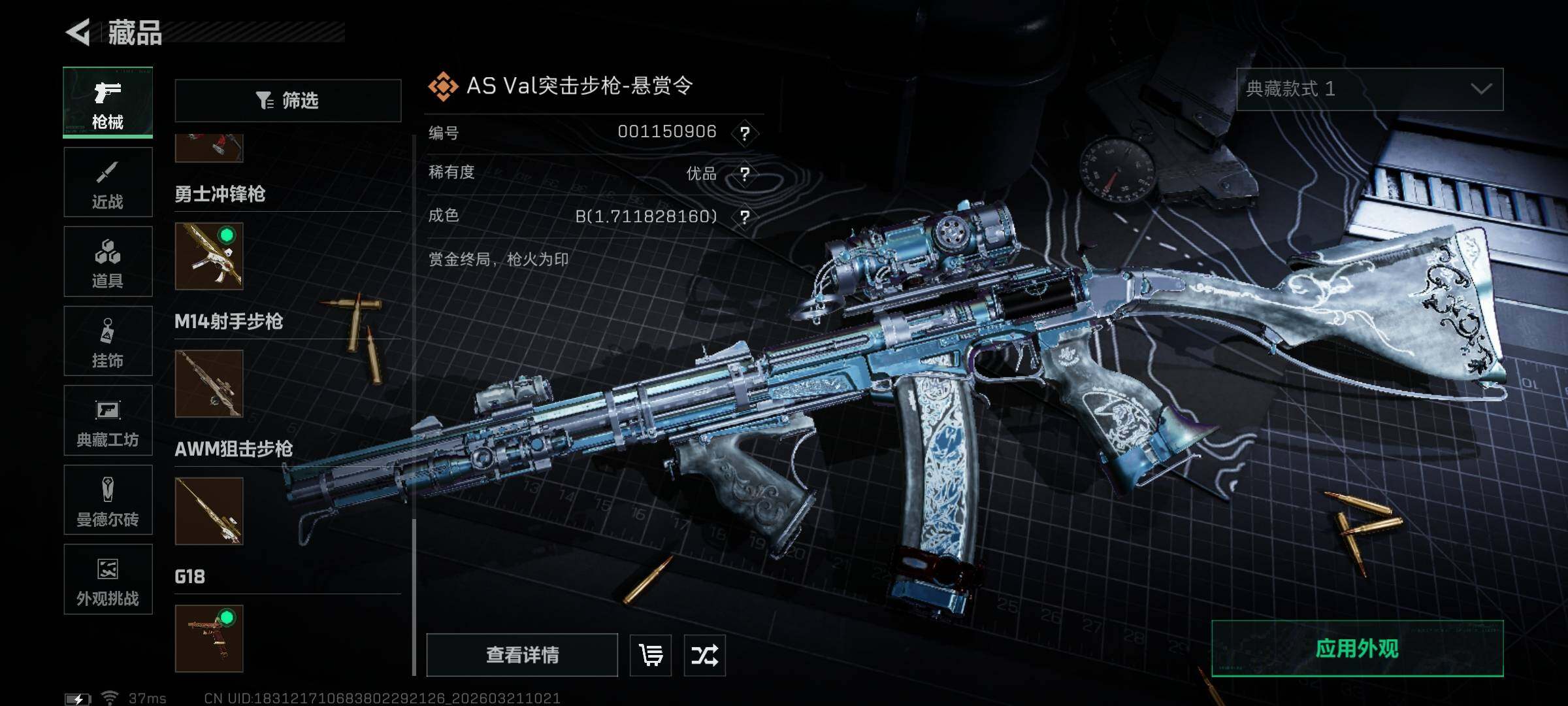Pick the G18 pistol skin thumbnail
This screenshot has height=706, width=1568.
coord(209,638)
